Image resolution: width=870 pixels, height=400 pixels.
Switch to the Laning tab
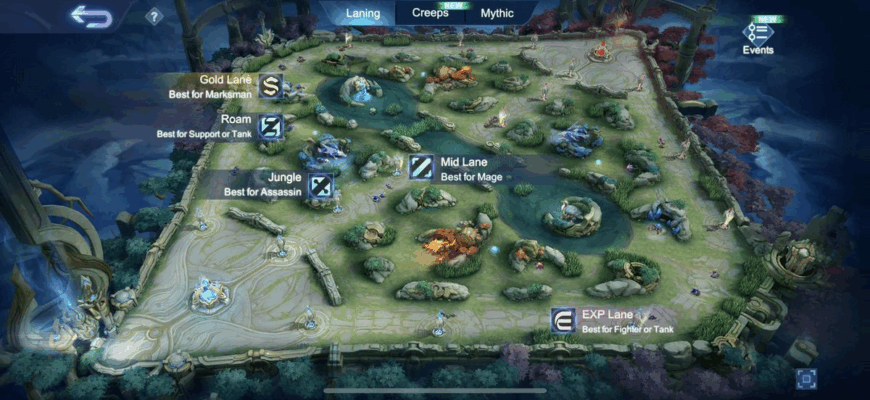click(362, 14)
